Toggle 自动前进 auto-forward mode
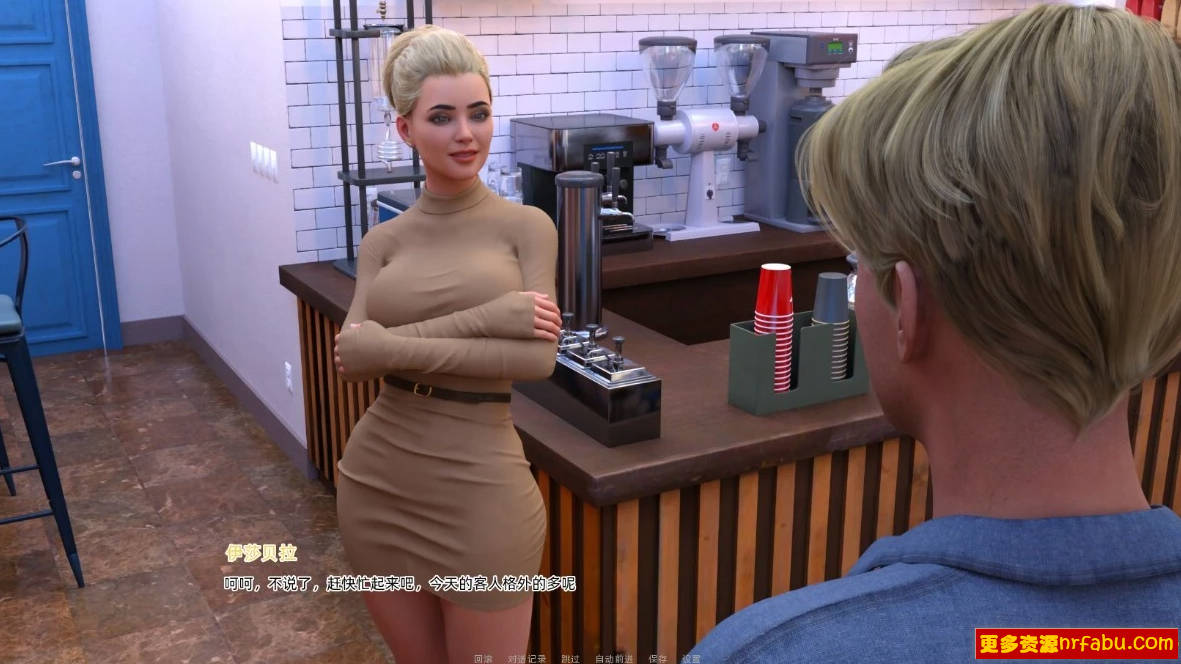The image size is (1181, 664). click(x=612, y=659)
